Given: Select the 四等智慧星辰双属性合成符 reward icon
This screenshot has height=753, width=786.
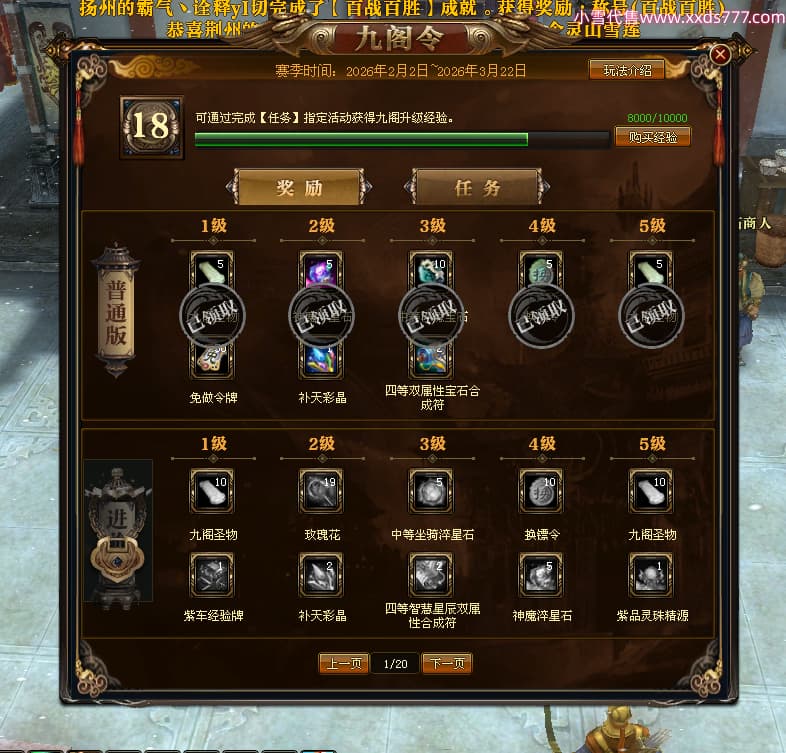Looking at the screenshot, I should click(x=431, y=574).
